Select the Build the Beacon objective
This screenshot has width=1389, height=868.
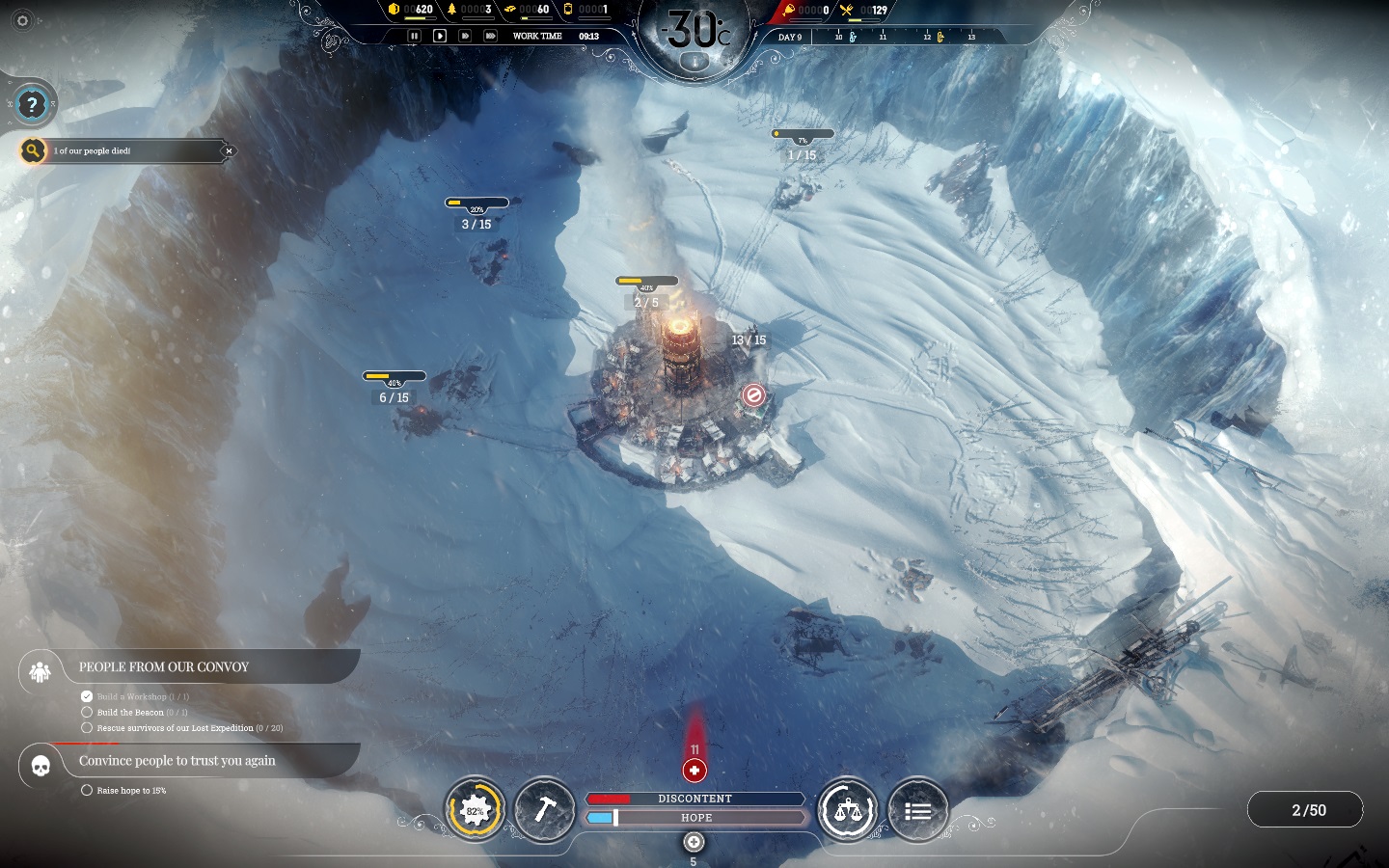click(x=130, y=713)
